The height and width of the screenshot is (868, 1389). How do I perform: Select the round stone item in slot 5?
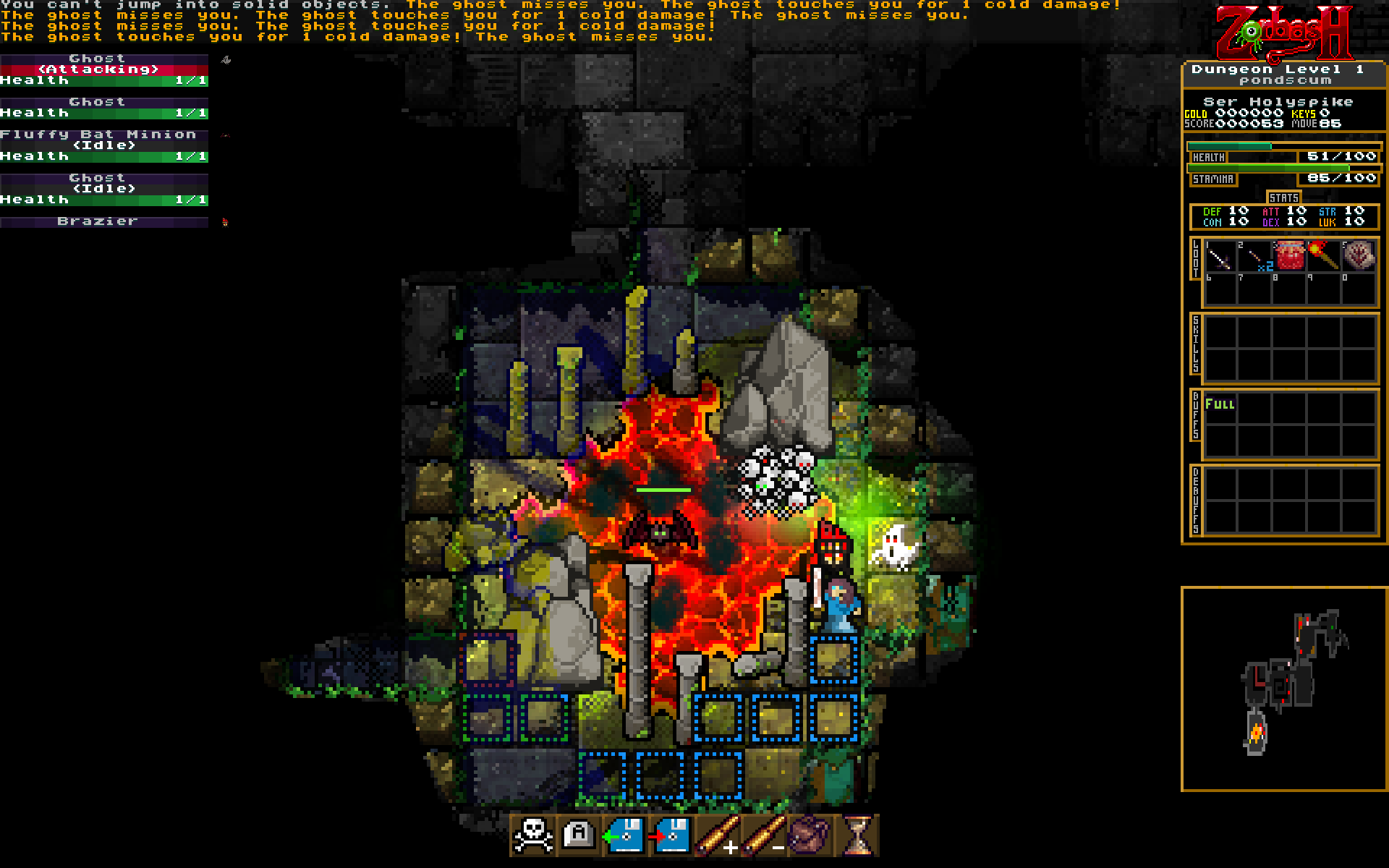pyautogui.click(x=1359, y=257)
